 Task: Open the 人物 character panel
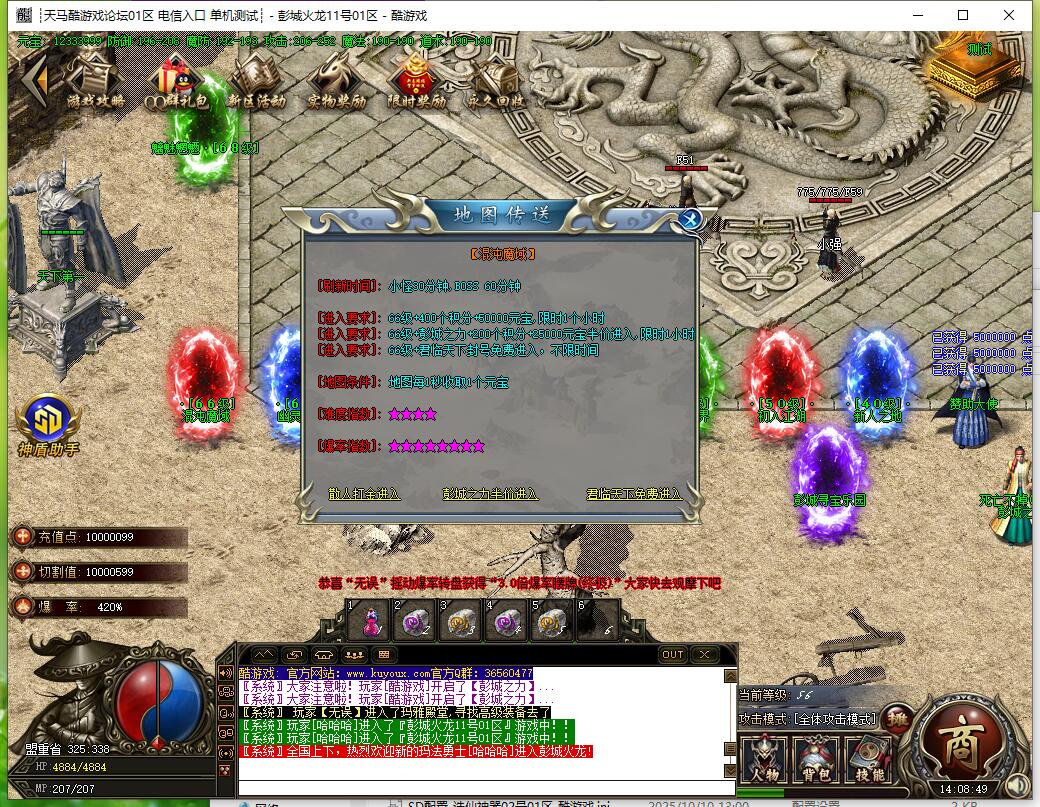(765, 760)
